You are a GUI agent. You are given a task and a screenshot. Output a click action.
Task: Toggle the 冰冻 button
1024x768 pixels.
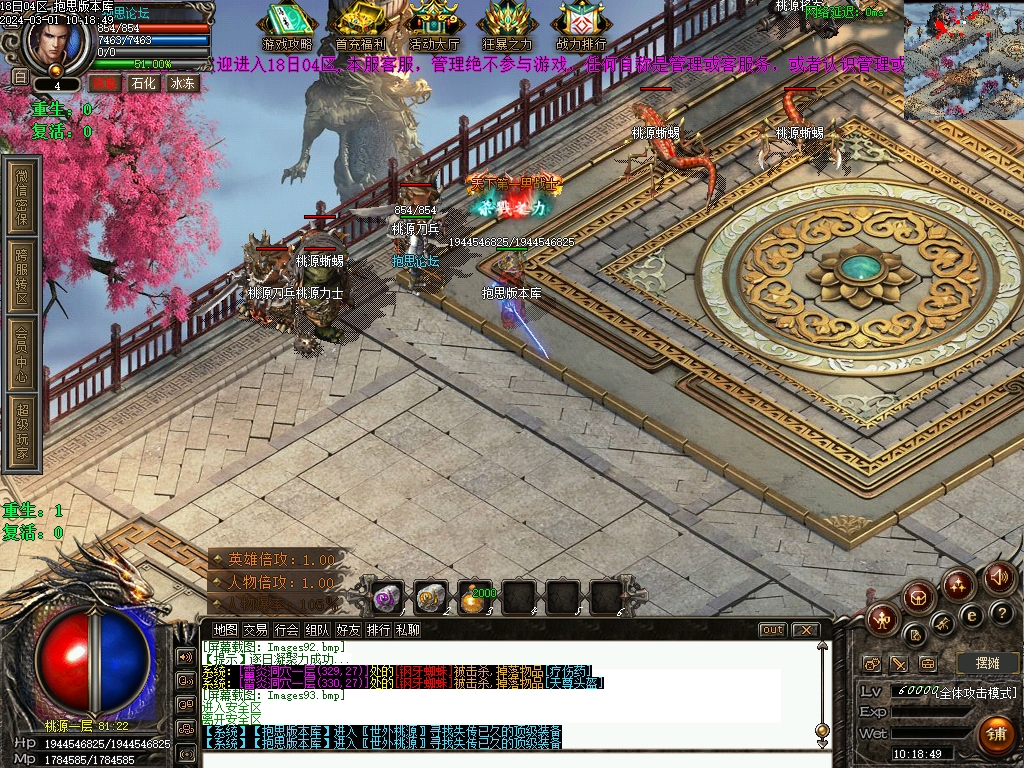pos(182,84)
